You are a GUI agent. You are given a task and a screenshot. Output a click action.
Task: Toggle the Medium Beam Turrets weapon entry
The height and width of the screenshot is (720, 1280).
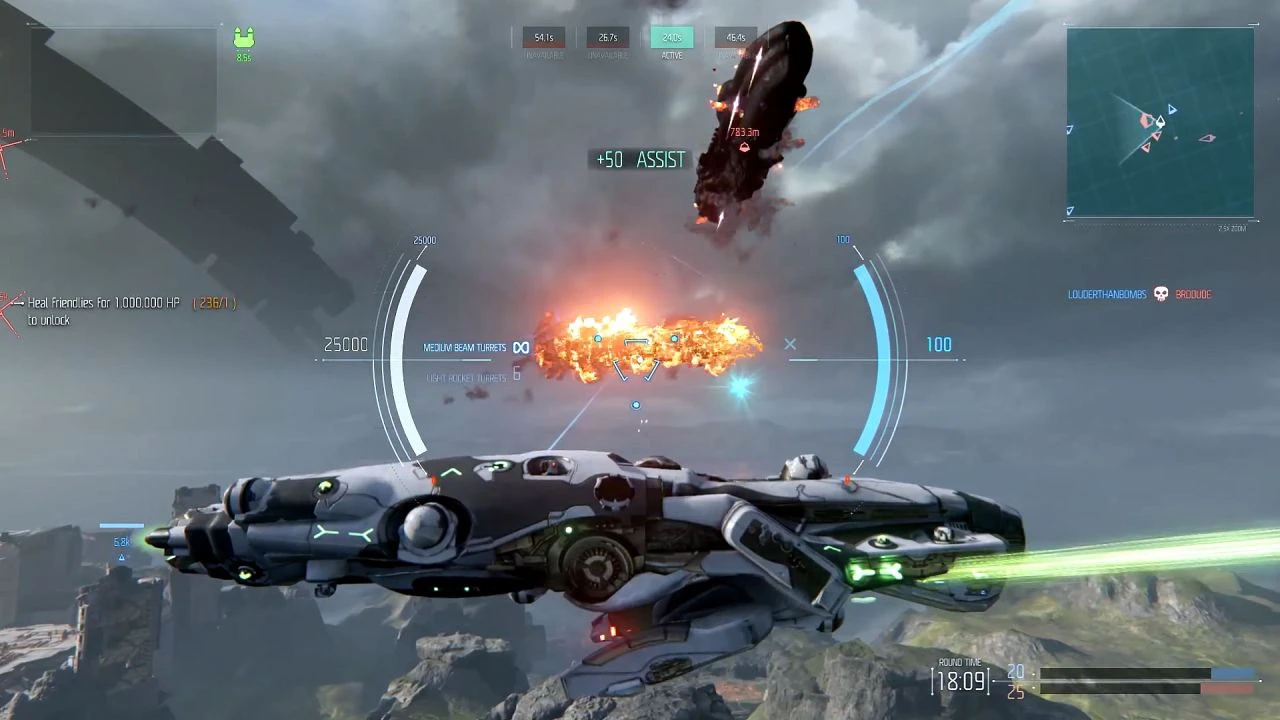(x=463, y=345)
